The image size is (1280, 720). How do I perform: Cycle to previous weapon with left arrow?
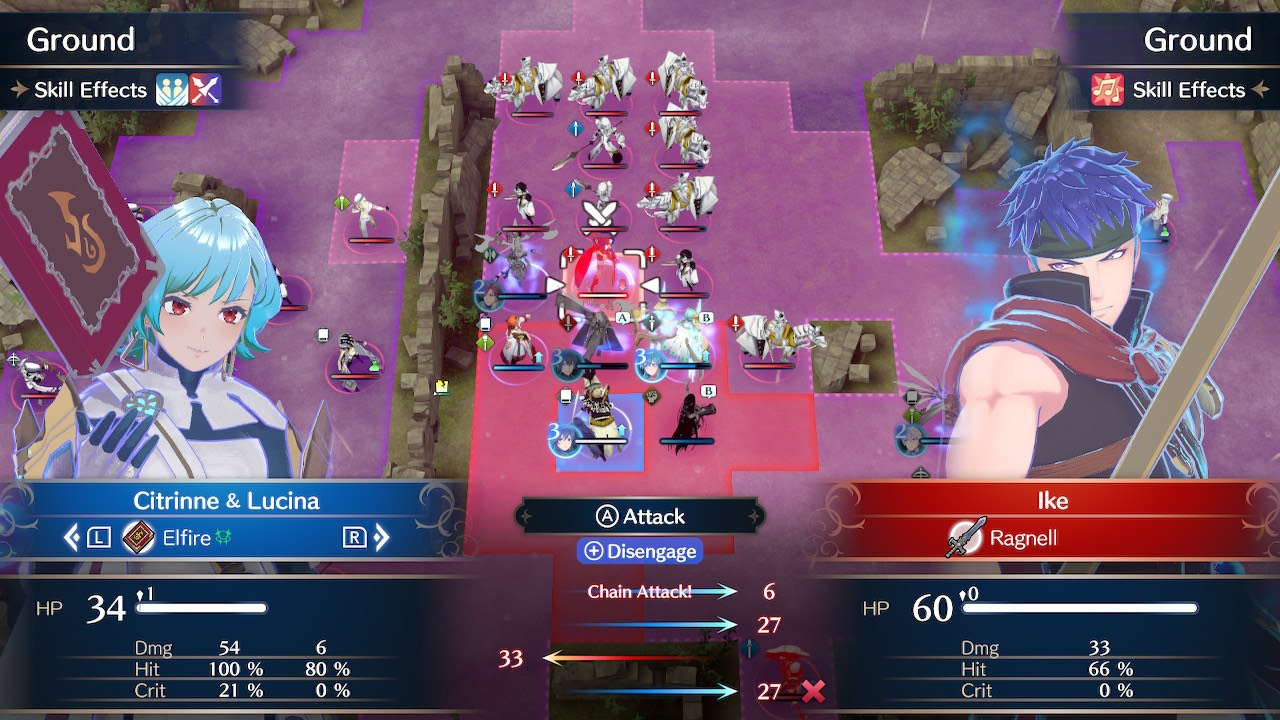[72, 538]
